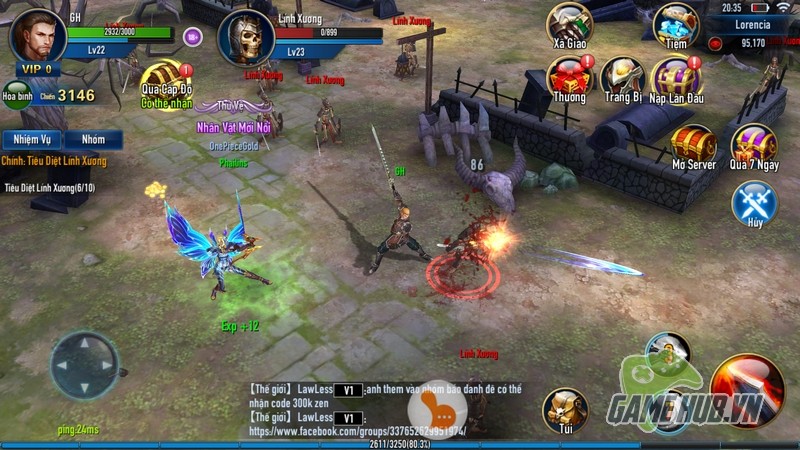Select the Tiêu Diệt Linh Xương quest tracker
Viewport: 800px width, 450px height.
(x=52, y=187)
